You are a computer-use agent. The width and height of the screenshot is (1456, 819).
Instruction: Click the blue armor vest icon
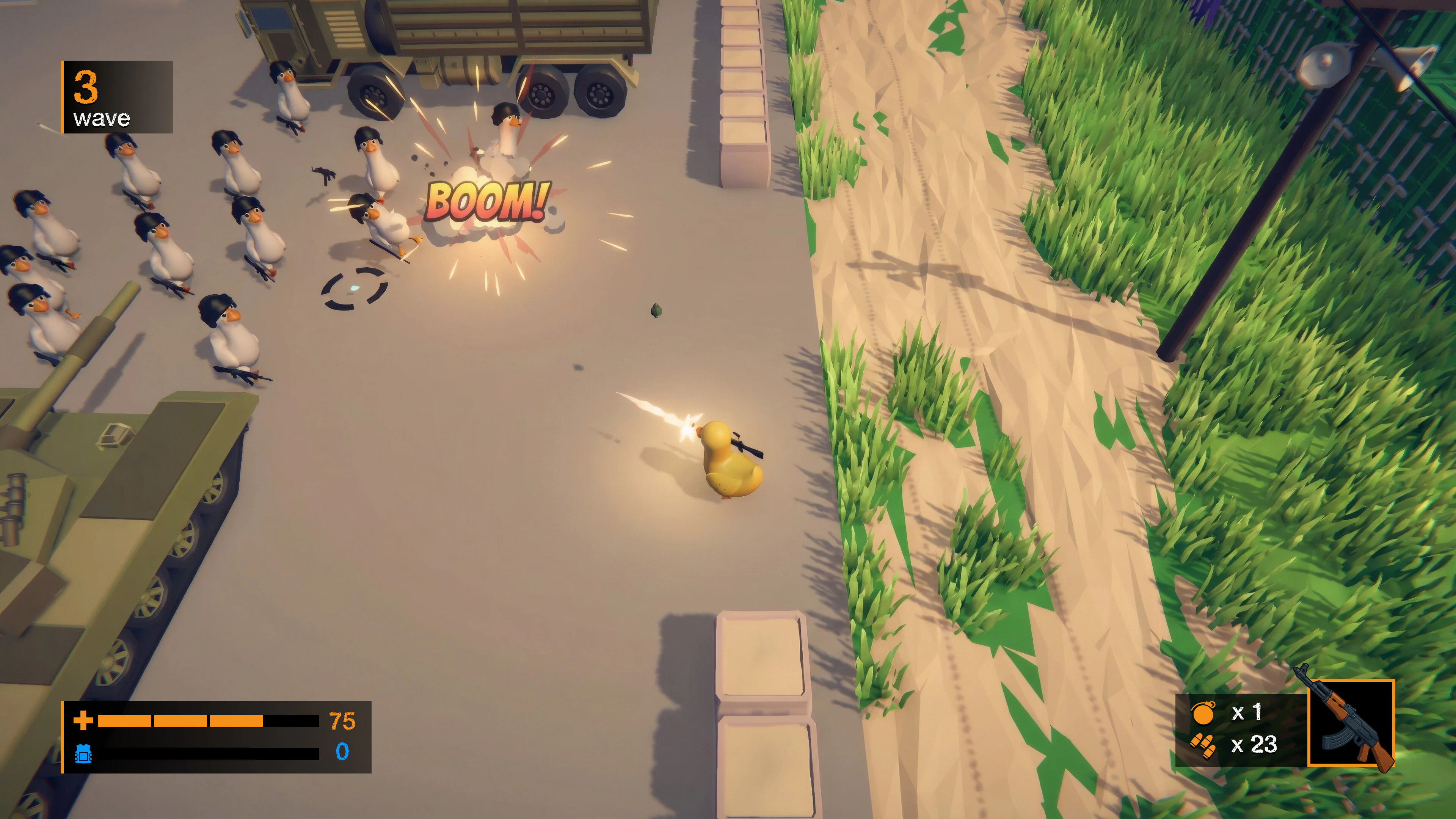tap(83, 753)
